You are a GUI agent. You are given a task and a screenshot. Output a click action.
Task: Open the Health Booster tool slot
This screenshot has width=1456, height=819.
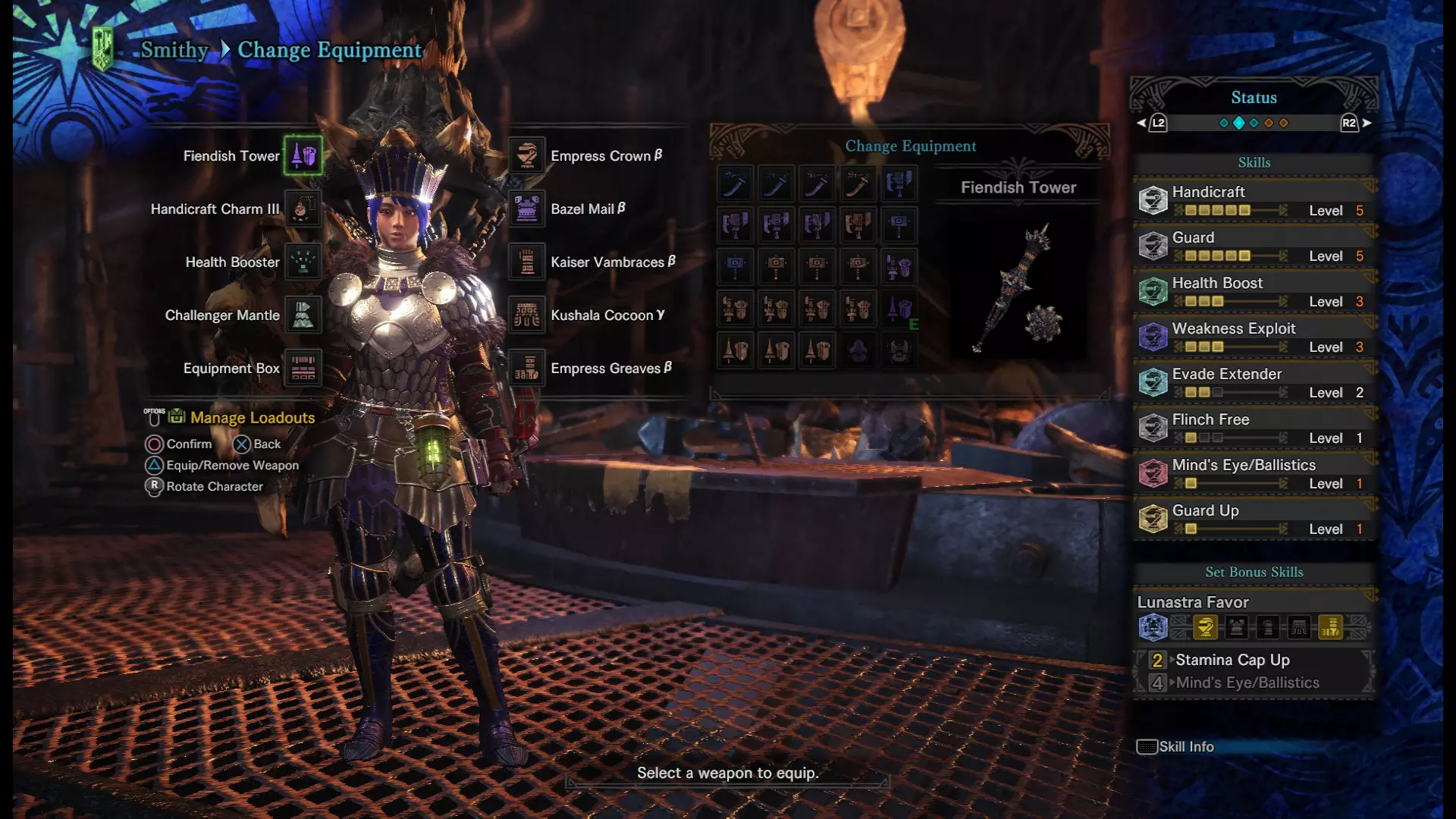click(303, 262)
